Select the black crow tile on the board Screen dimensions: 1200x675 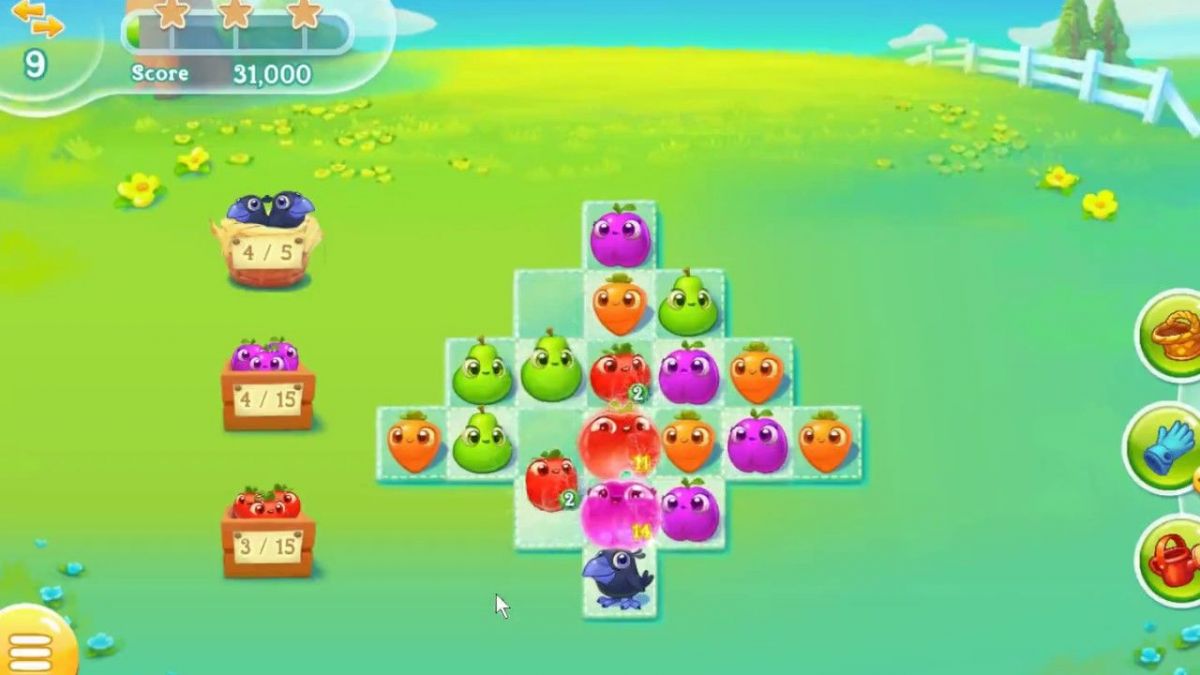click(619, 579)
